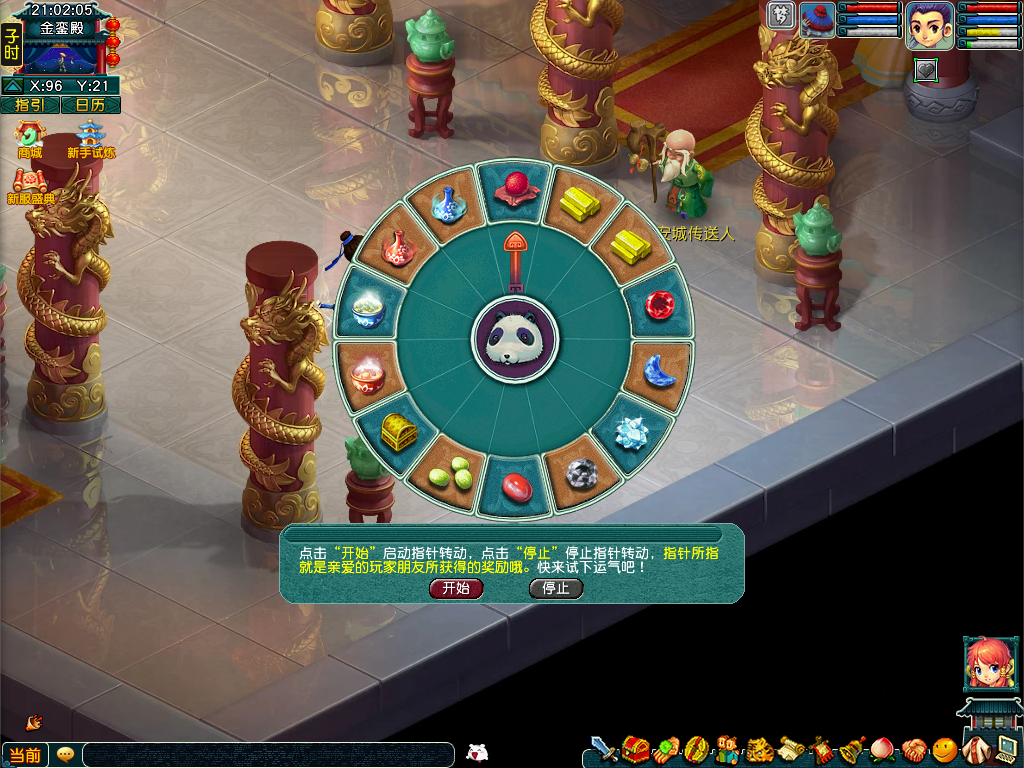
Task: Open the 日历 calendar
Action: (x=90, y=105)
